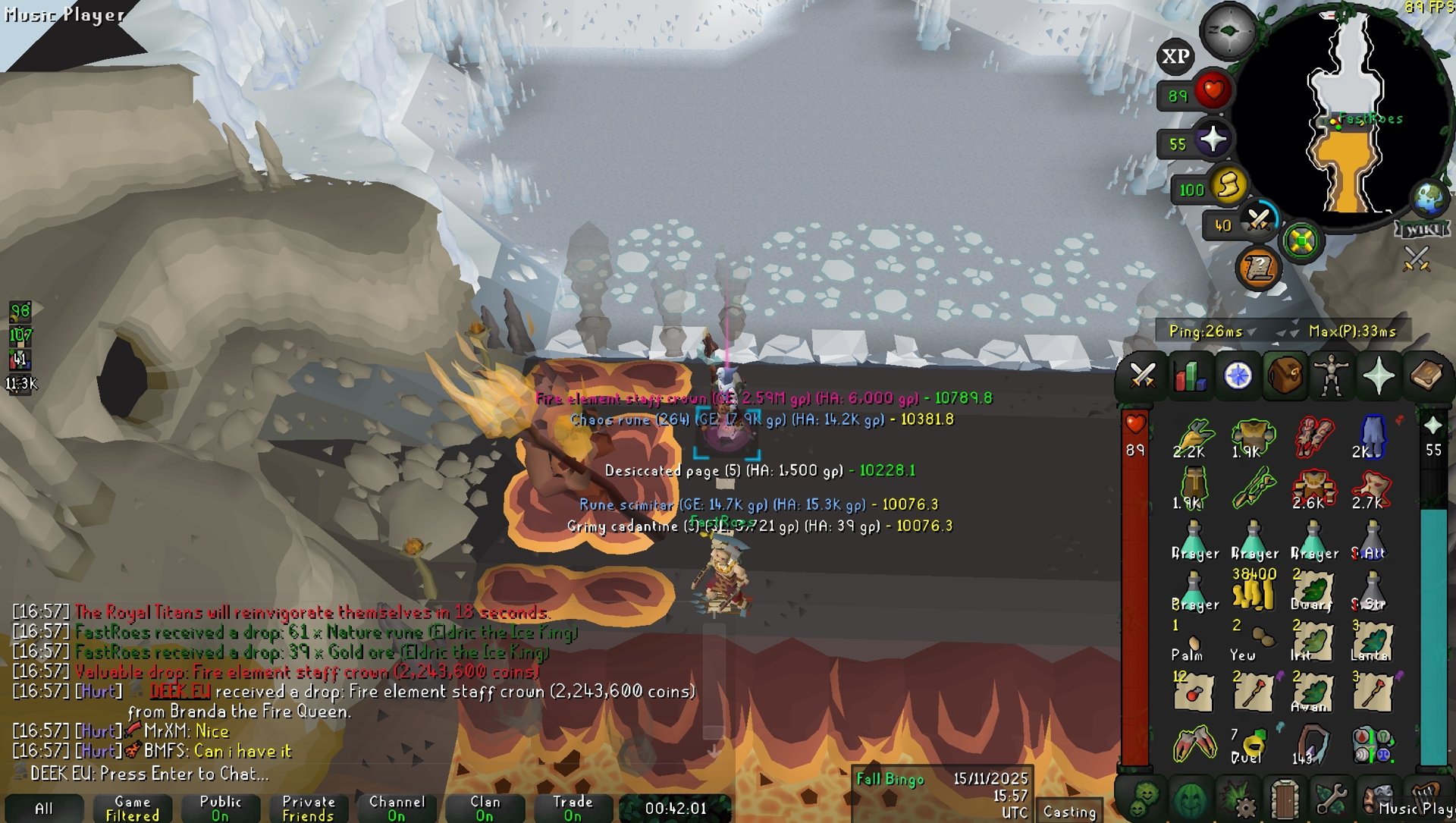Switch chat to the Clan filter

point(485,808)
